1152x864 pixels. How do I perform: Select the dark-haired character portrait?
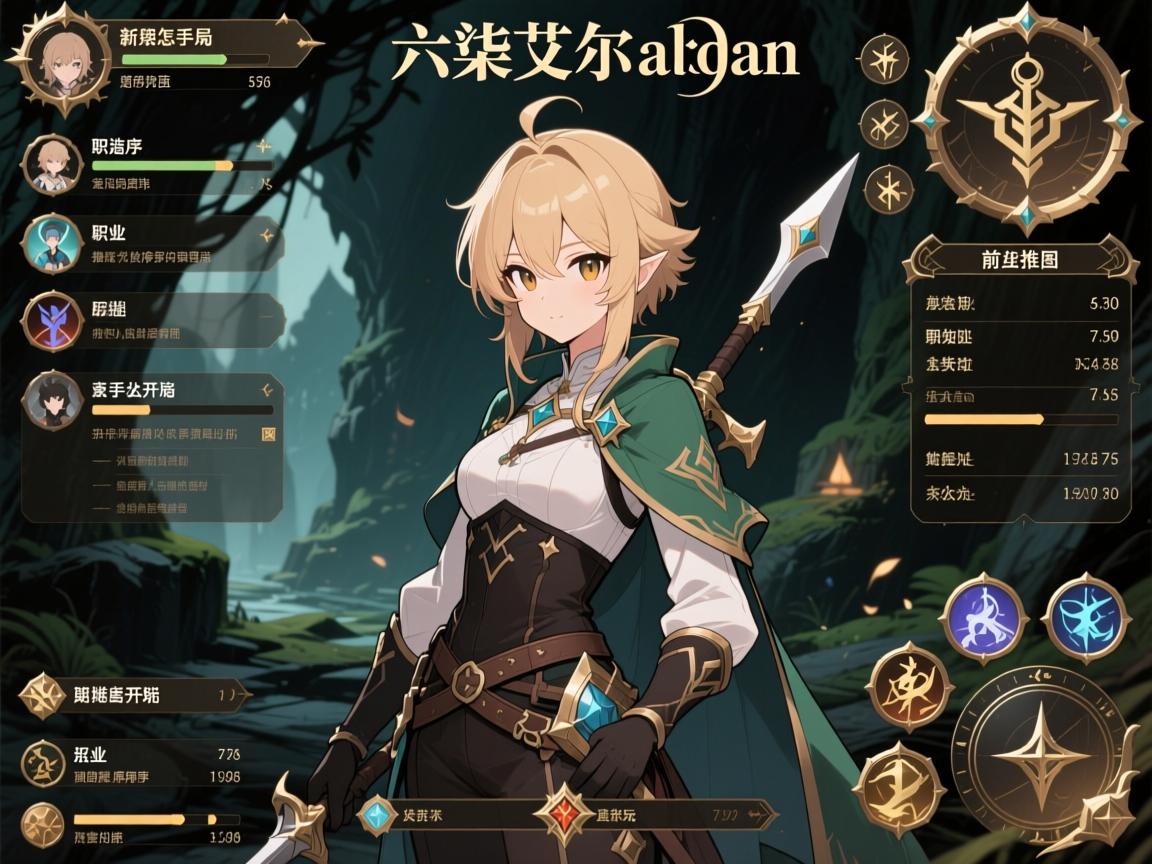tap(51, 400)
